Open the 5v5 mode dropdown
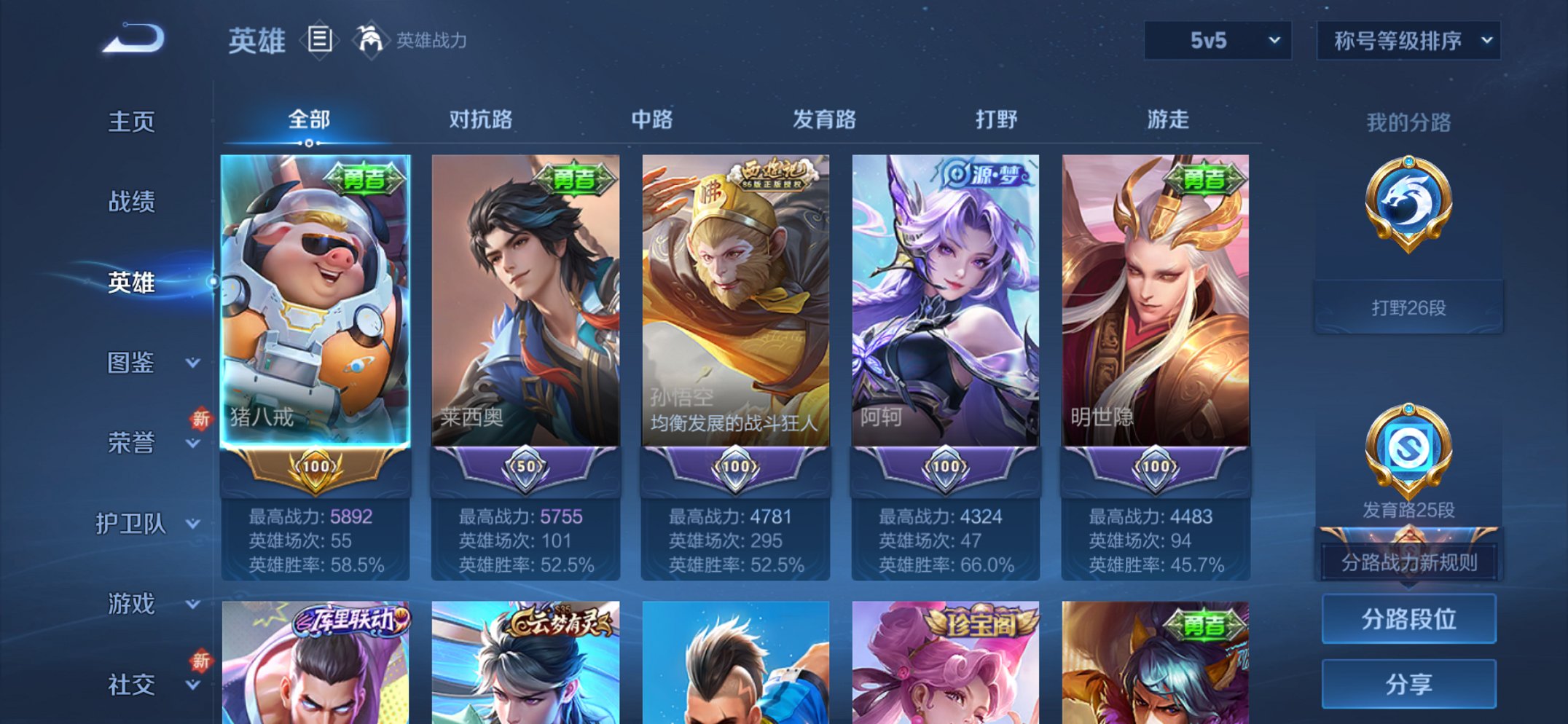1568x724 pixels. [1215, 42]
